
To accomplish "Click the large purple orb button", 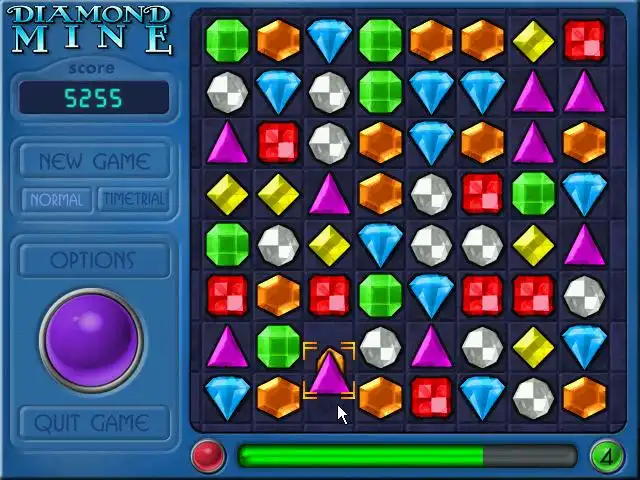I will [92, 338].
